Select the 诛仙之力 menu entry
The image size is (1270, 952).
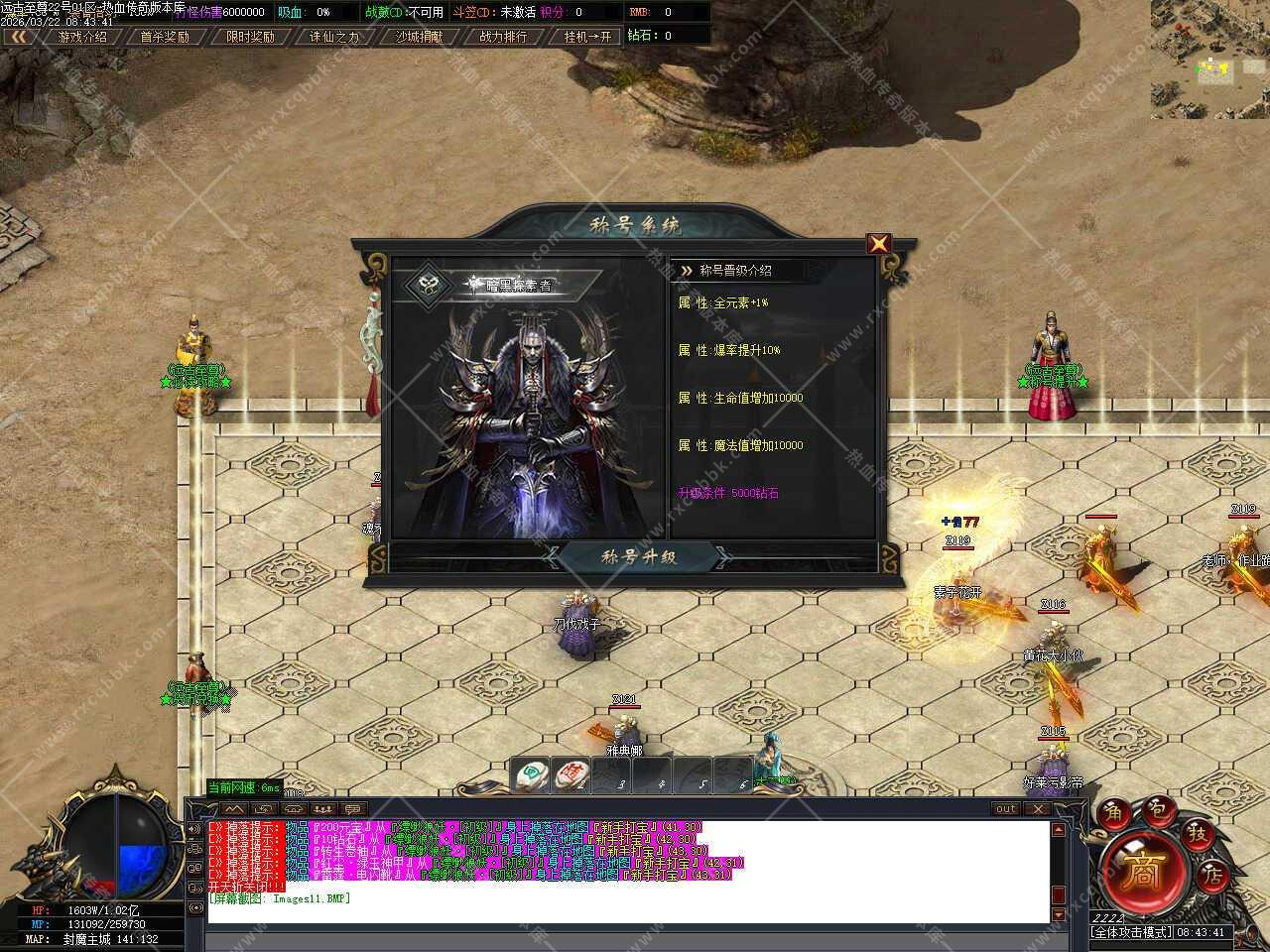(334, 37)
